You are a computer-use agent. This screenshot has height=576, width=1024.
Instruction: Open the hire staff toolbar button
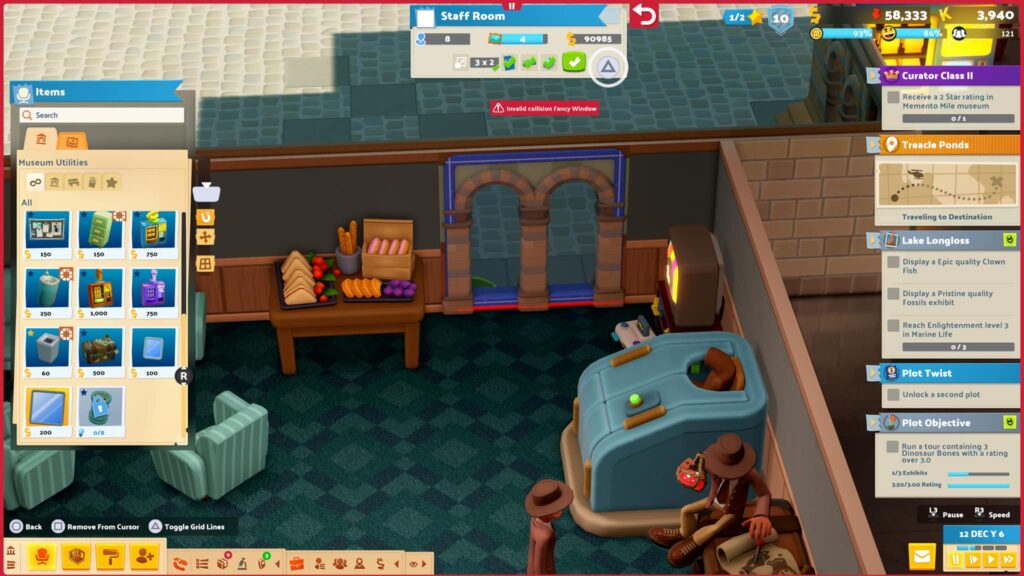pos(143,556)
